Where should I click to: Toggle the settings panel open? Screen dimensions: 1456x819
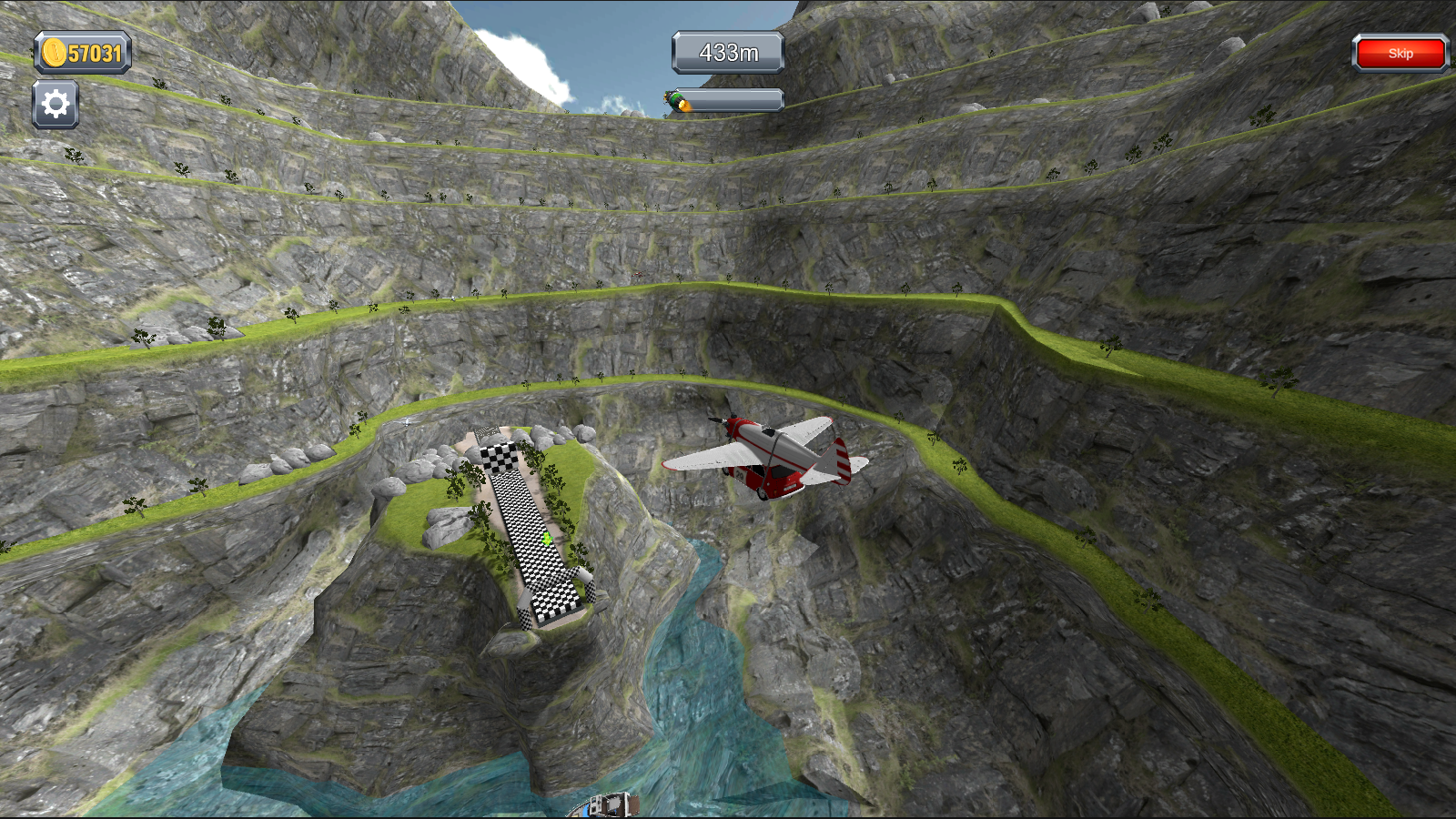tap(55, 103)
